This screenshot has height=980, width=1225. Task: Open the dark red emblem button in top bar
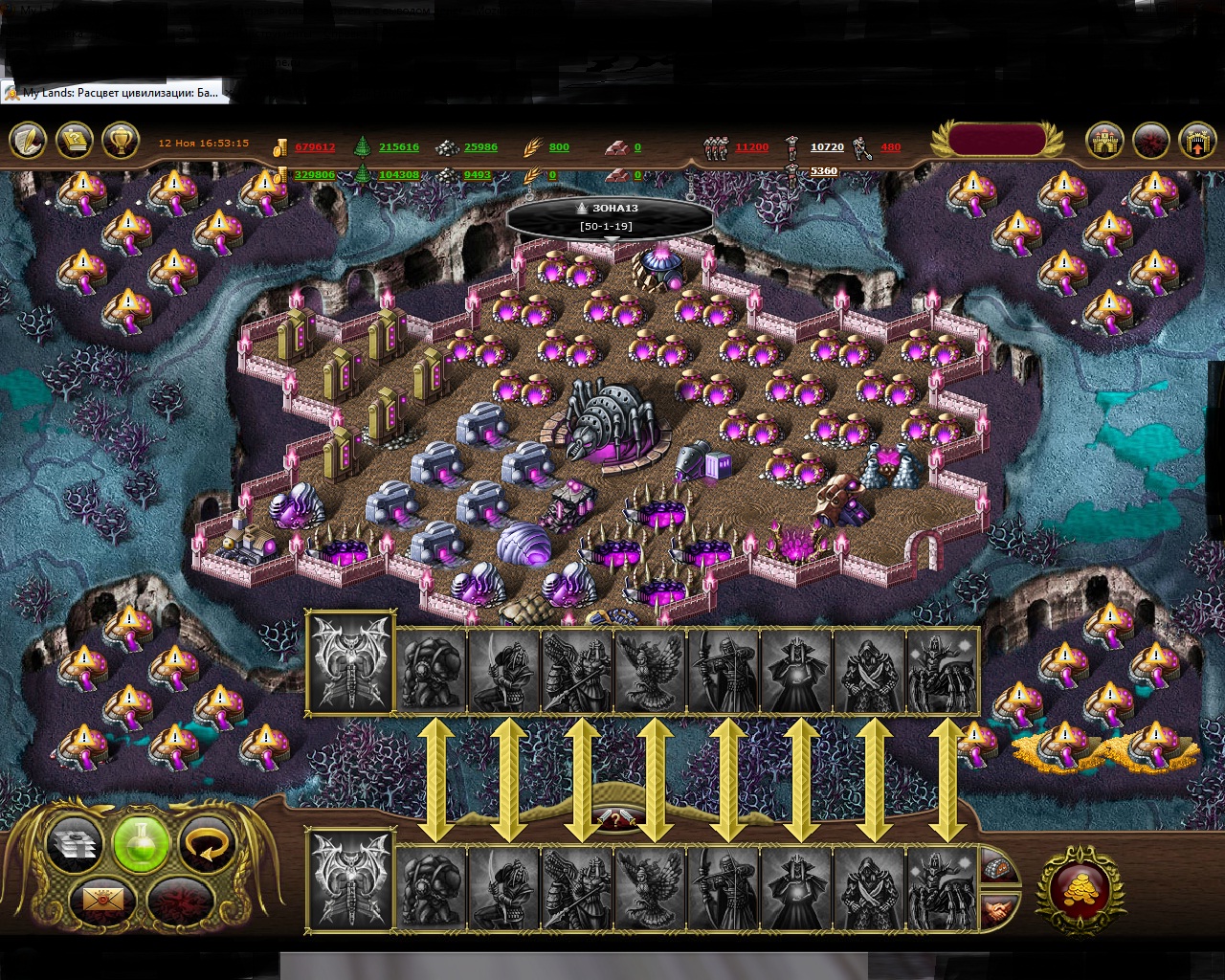1151,142
